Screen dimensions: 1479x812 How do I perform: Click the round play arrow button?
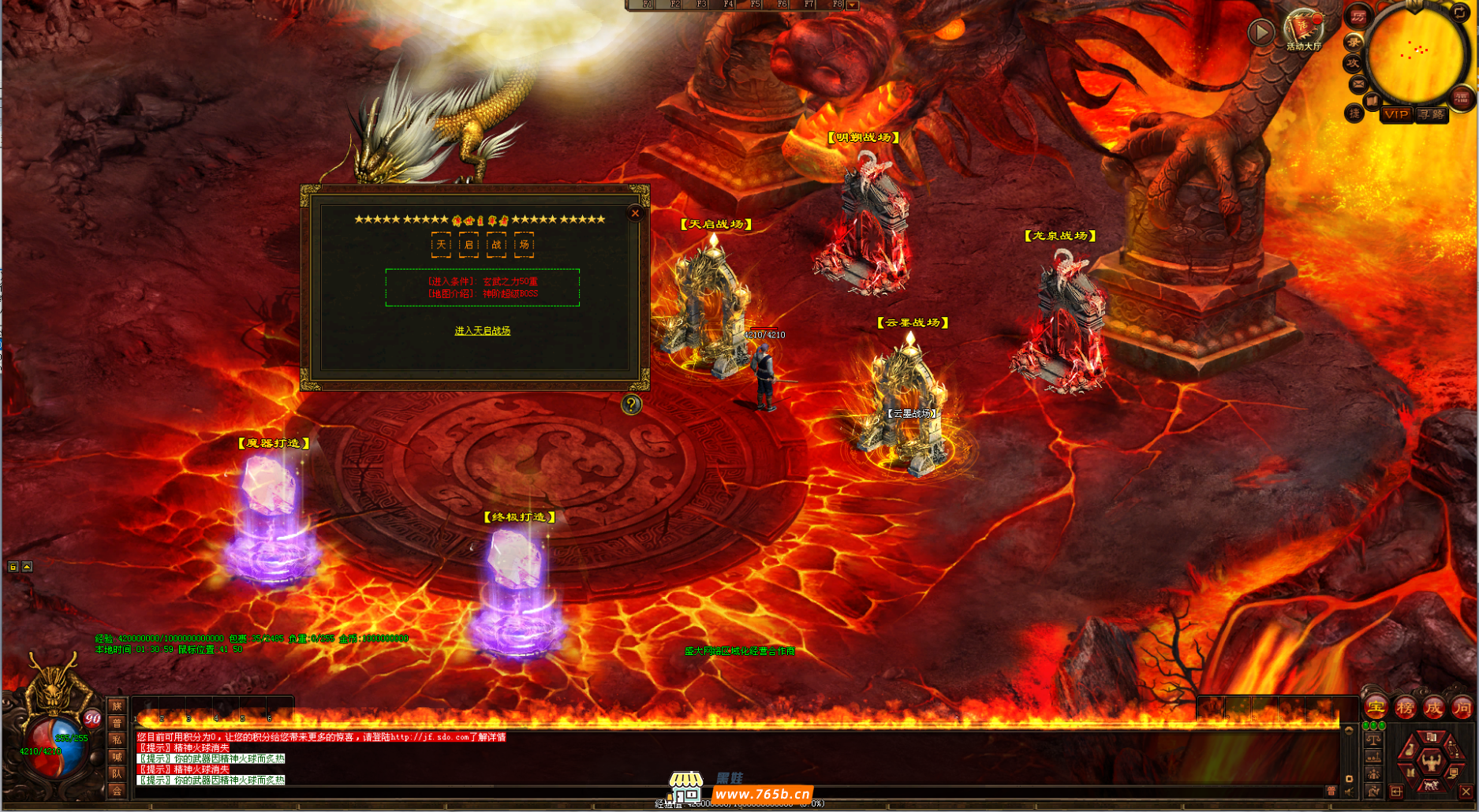click(1261, 32)
